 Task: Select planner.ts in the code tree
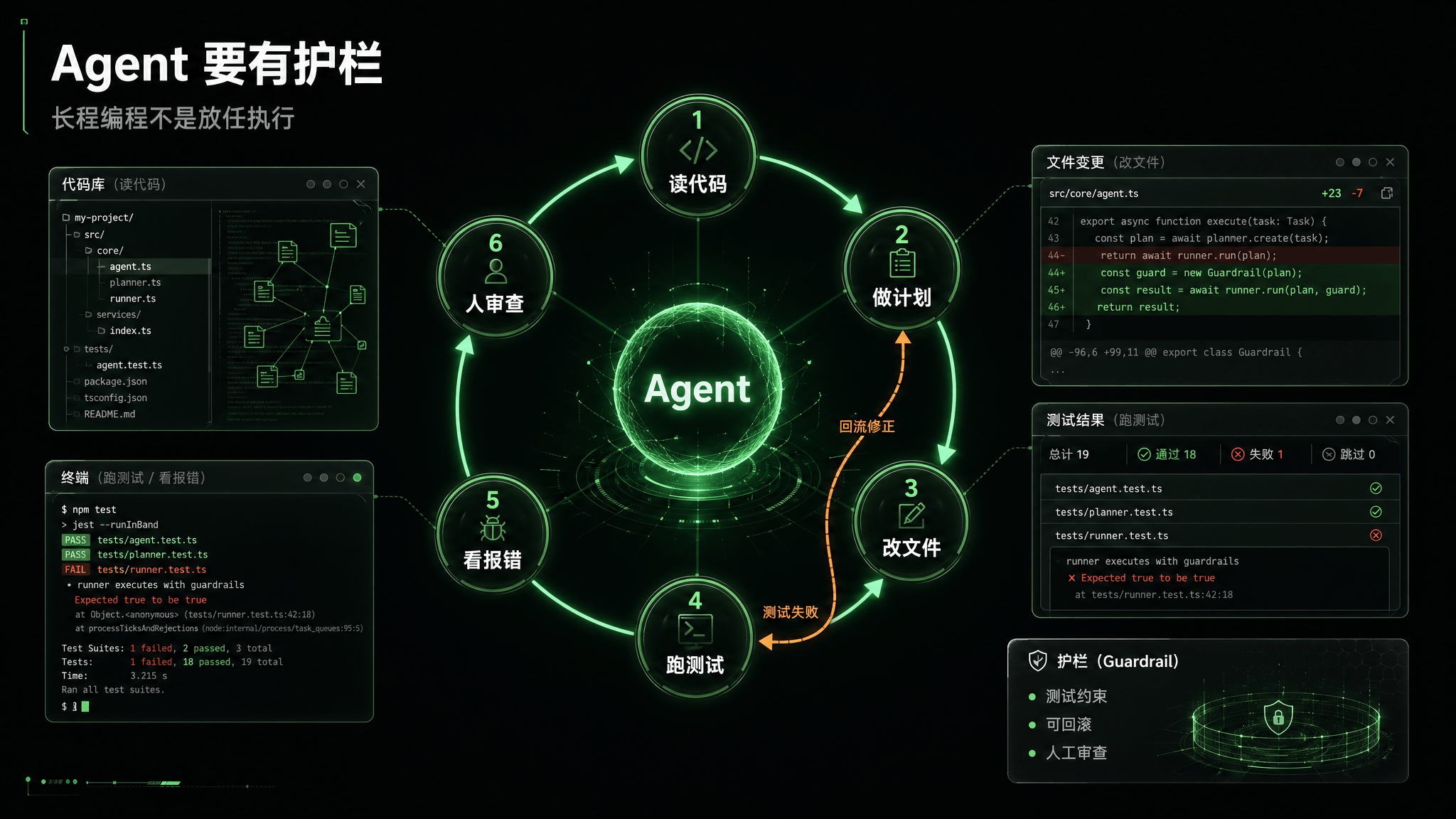(135, 283)
